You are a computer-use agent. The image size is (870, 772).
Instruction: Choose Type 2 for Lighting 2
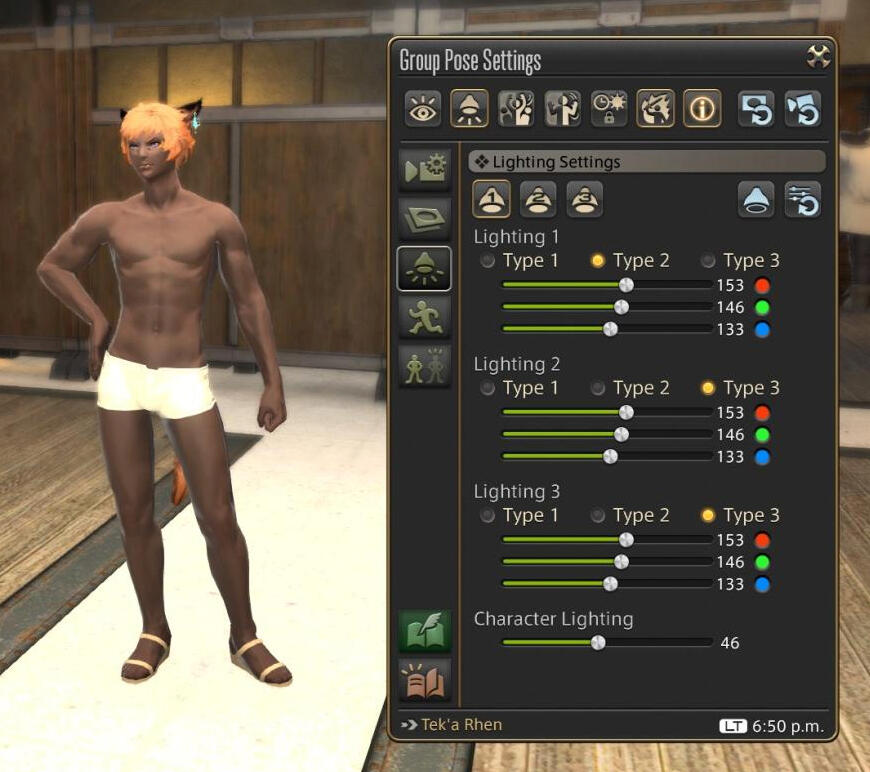pyautogui.click(x=598, y=388)
